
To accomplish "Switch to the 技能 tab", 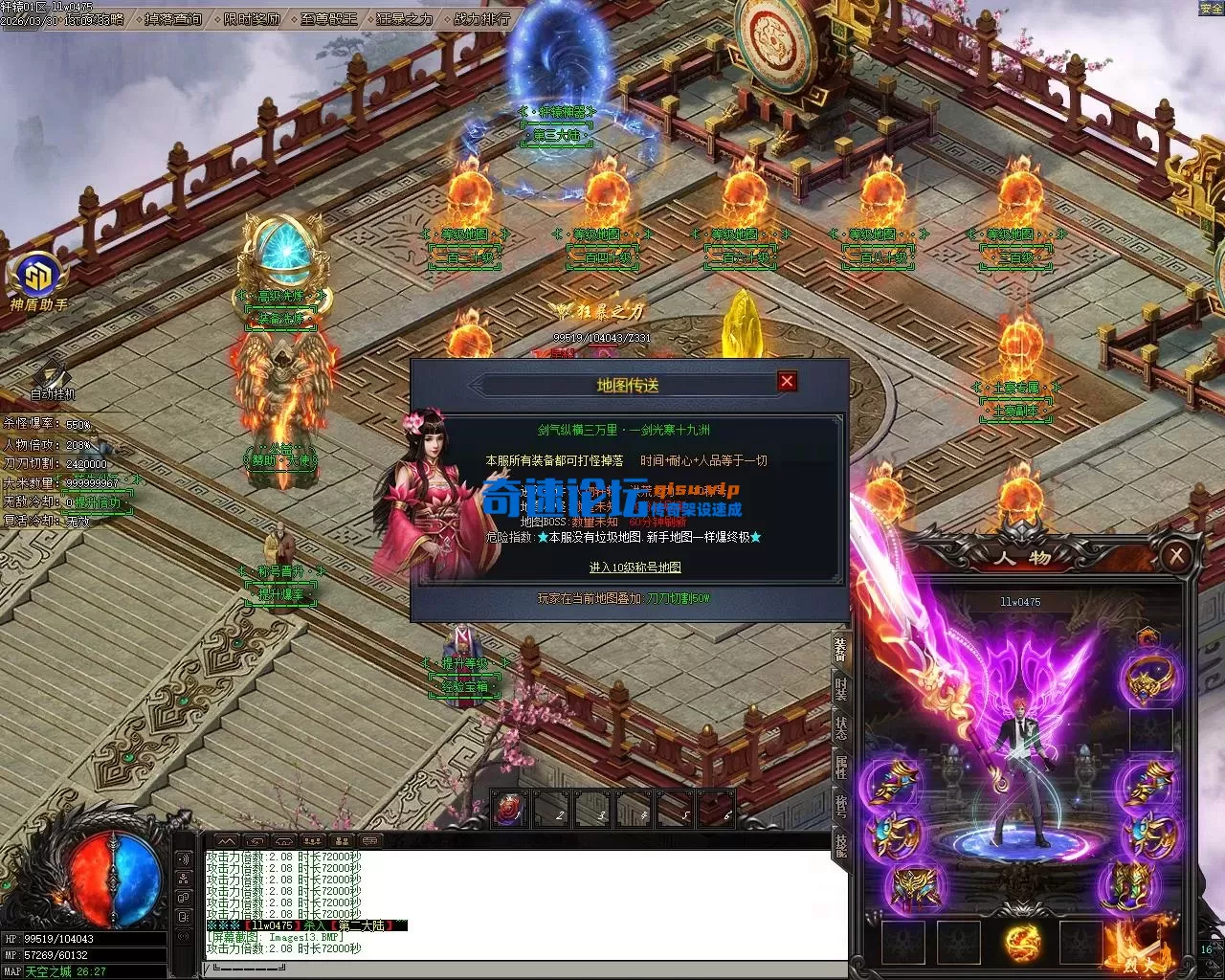I will 840,843.
